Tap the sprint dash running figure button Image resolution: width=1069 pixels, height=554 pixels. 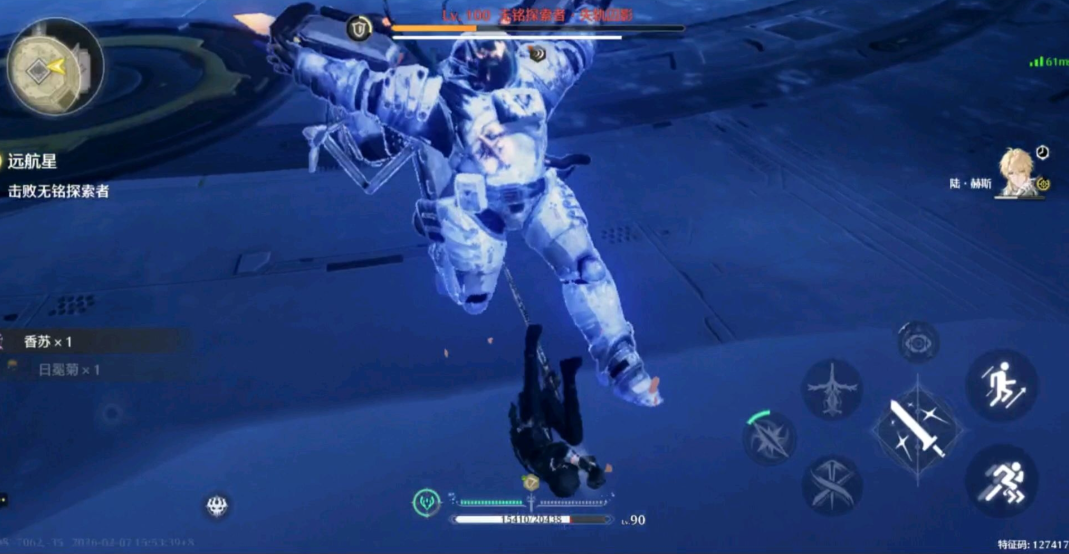1001,480
